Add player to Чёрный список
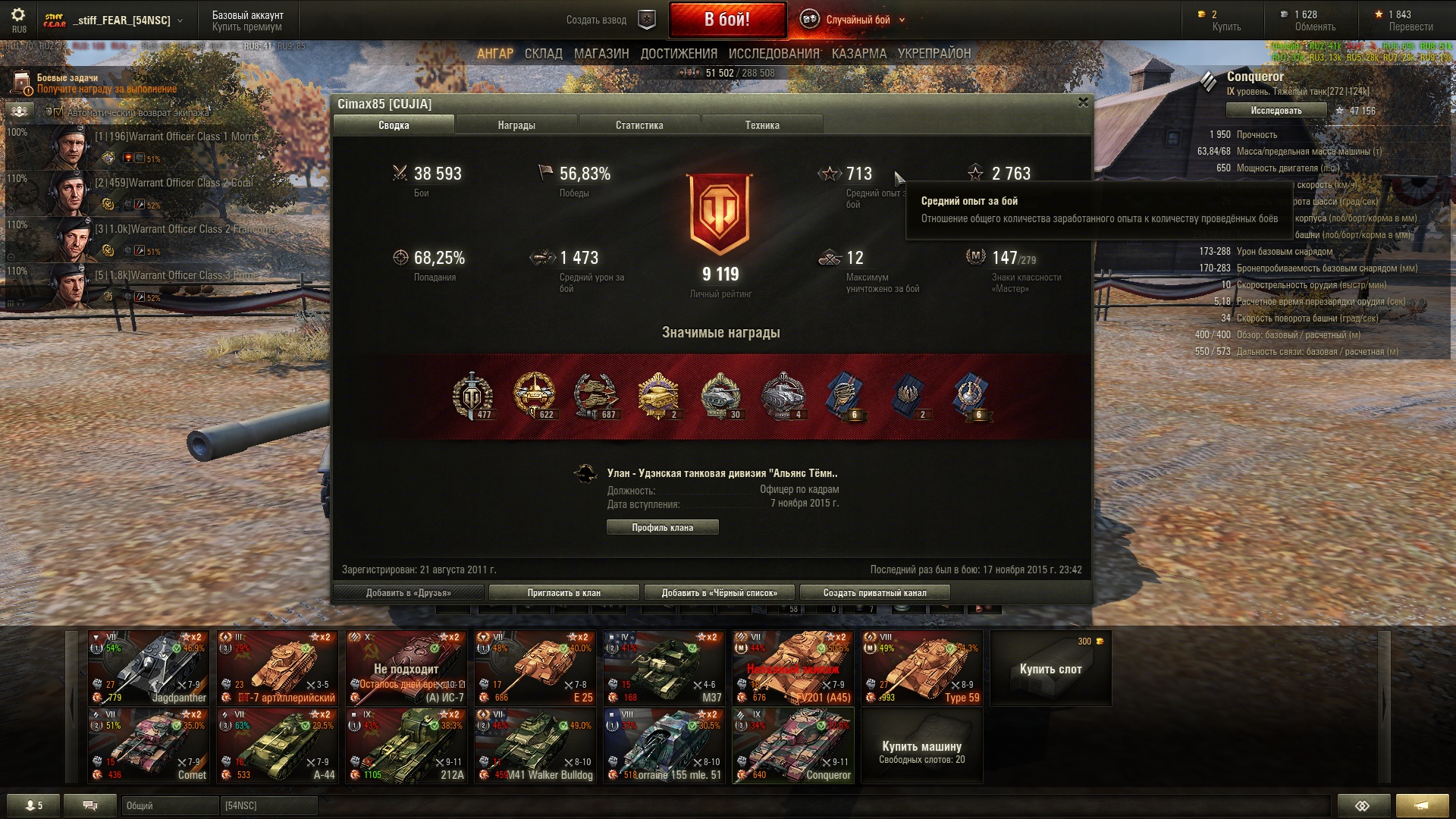Viewport: 1456px width, 819px height. coord(719,592)
